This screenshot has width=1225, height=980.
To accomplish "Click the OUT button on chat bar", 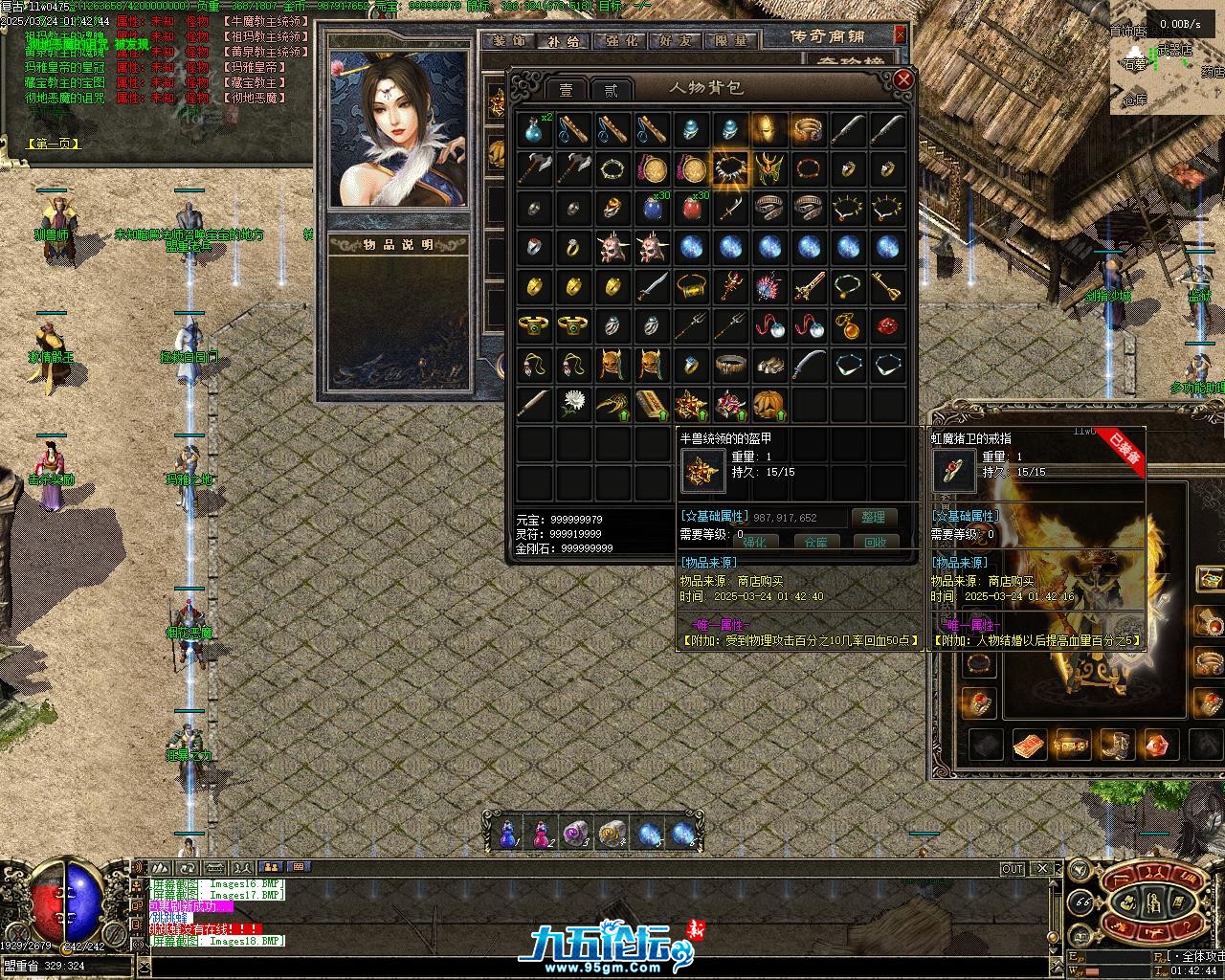I will click(x=1012, y=869).
